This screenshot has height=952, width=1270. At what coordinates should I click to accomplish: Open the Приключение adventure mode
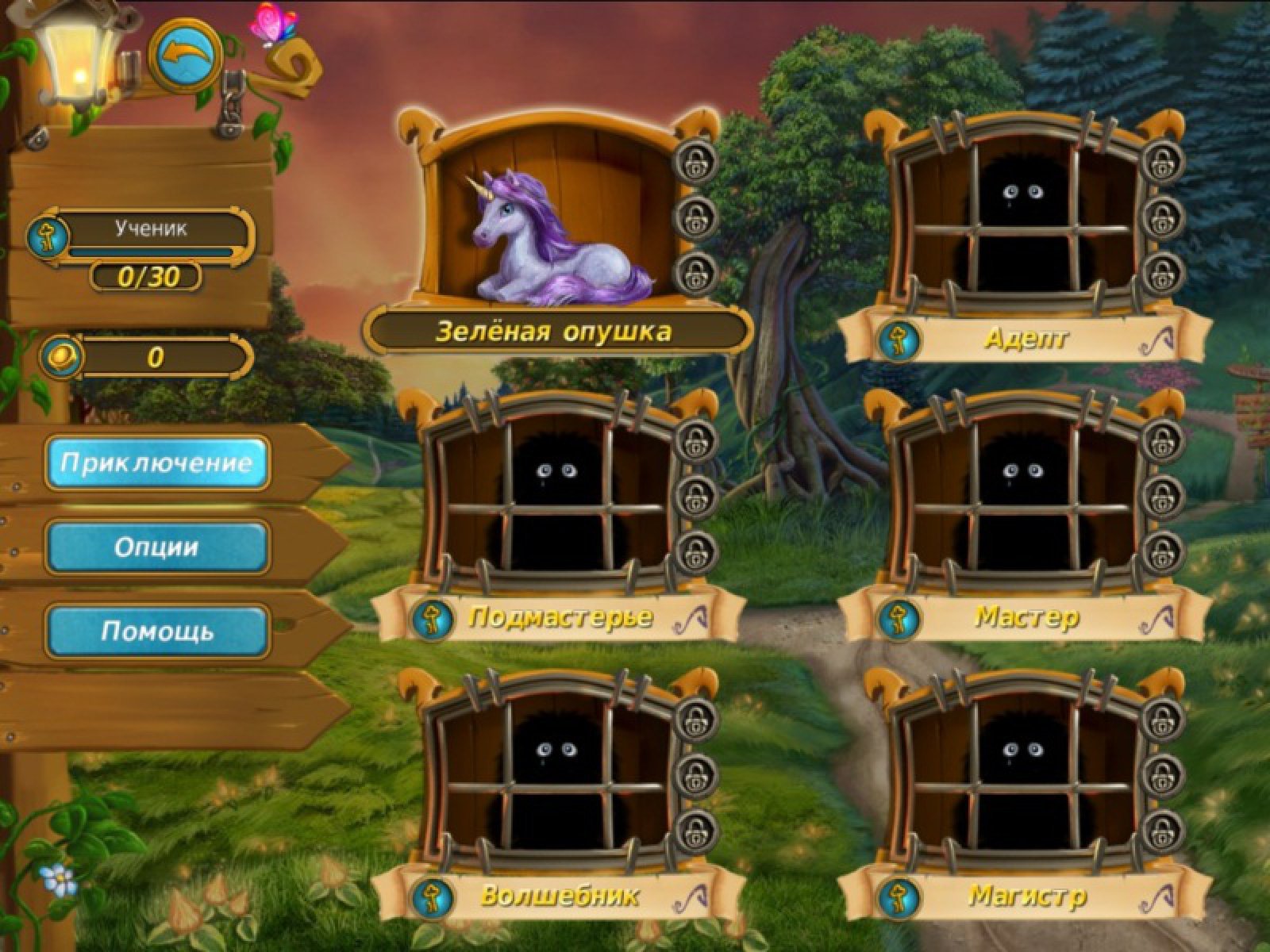[x=157, y=463]
